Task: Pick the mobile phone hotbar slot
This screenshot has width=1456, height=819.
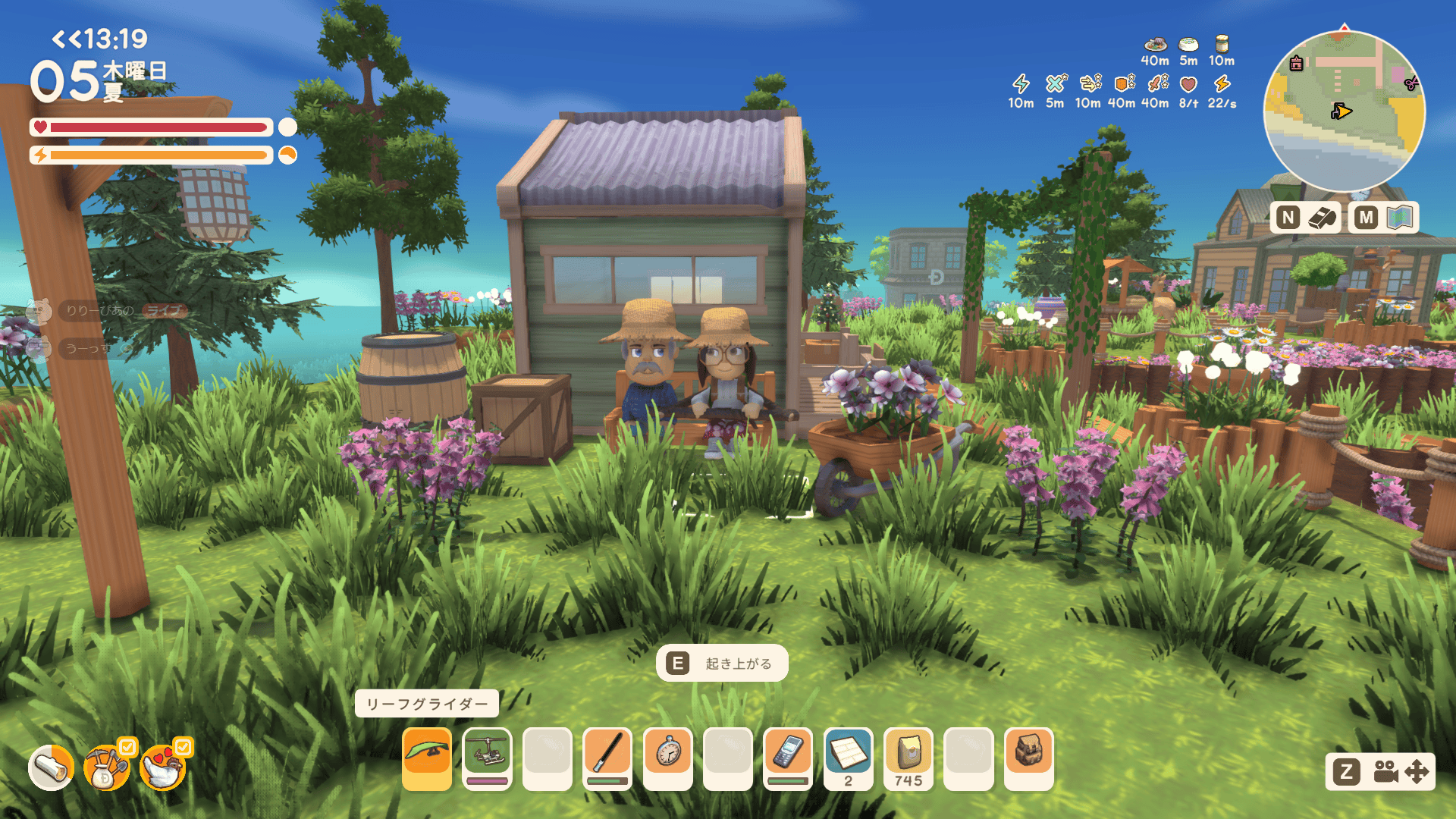Action: point(788,757)
